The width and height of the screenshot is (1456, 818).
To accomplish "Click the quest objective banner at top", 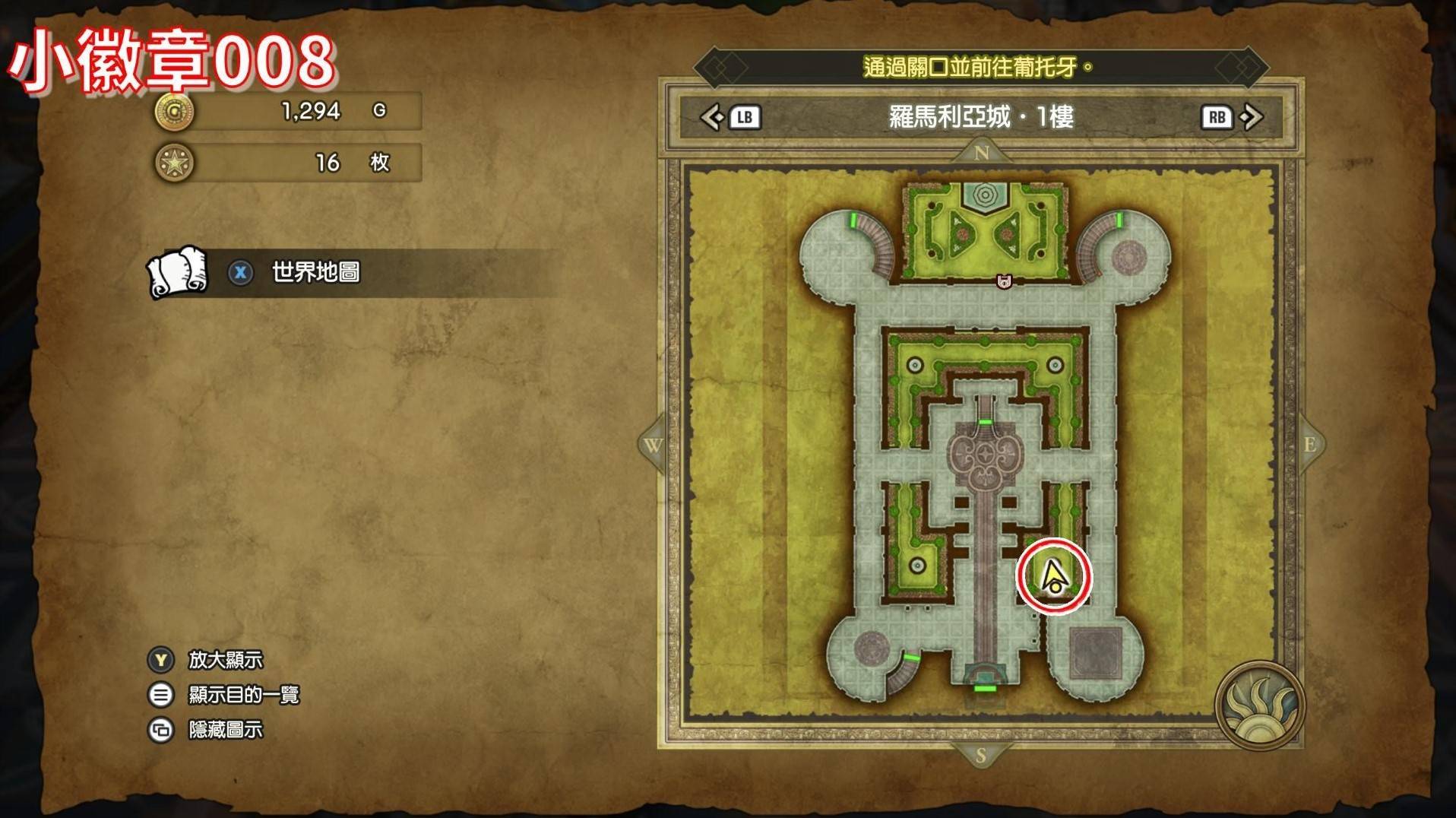I will point(979,68).
